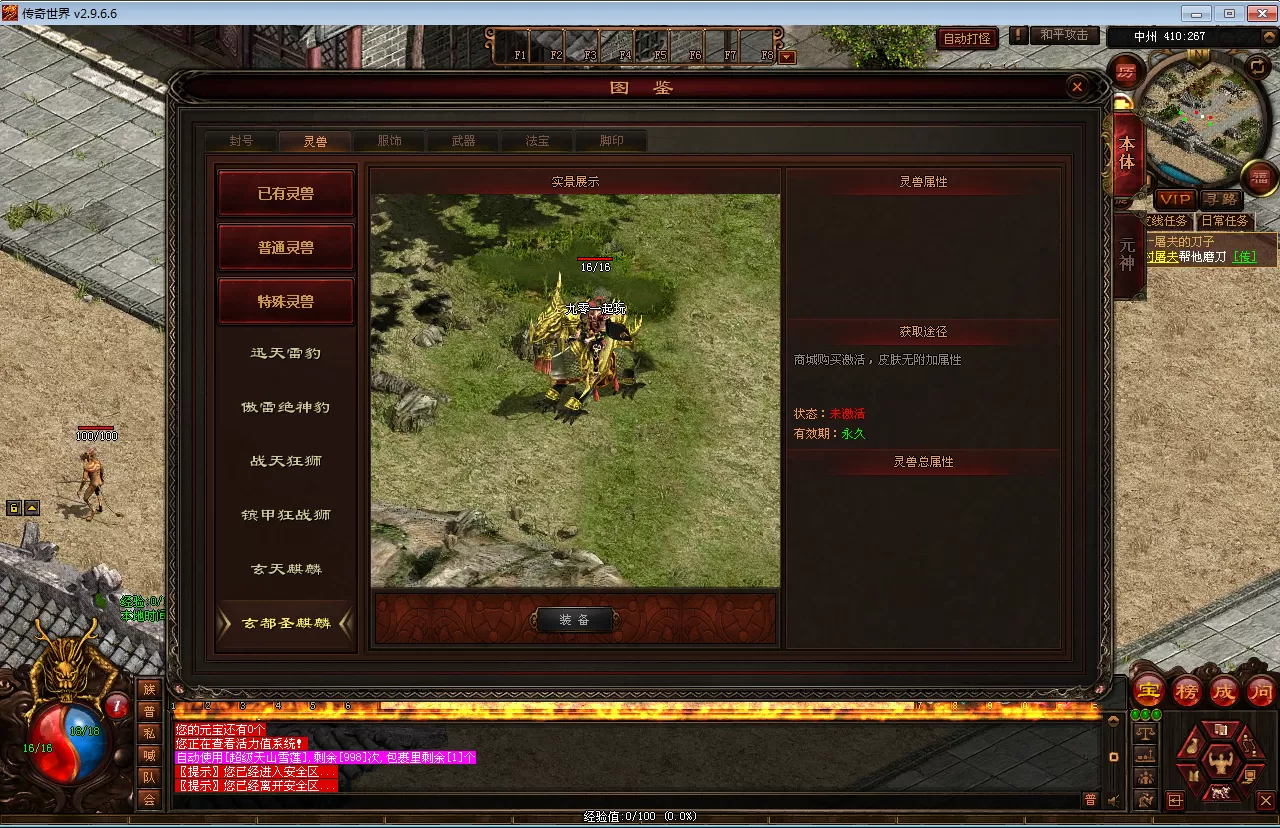Minimize the game window
1280x828 pixels.
(1198, 13)
